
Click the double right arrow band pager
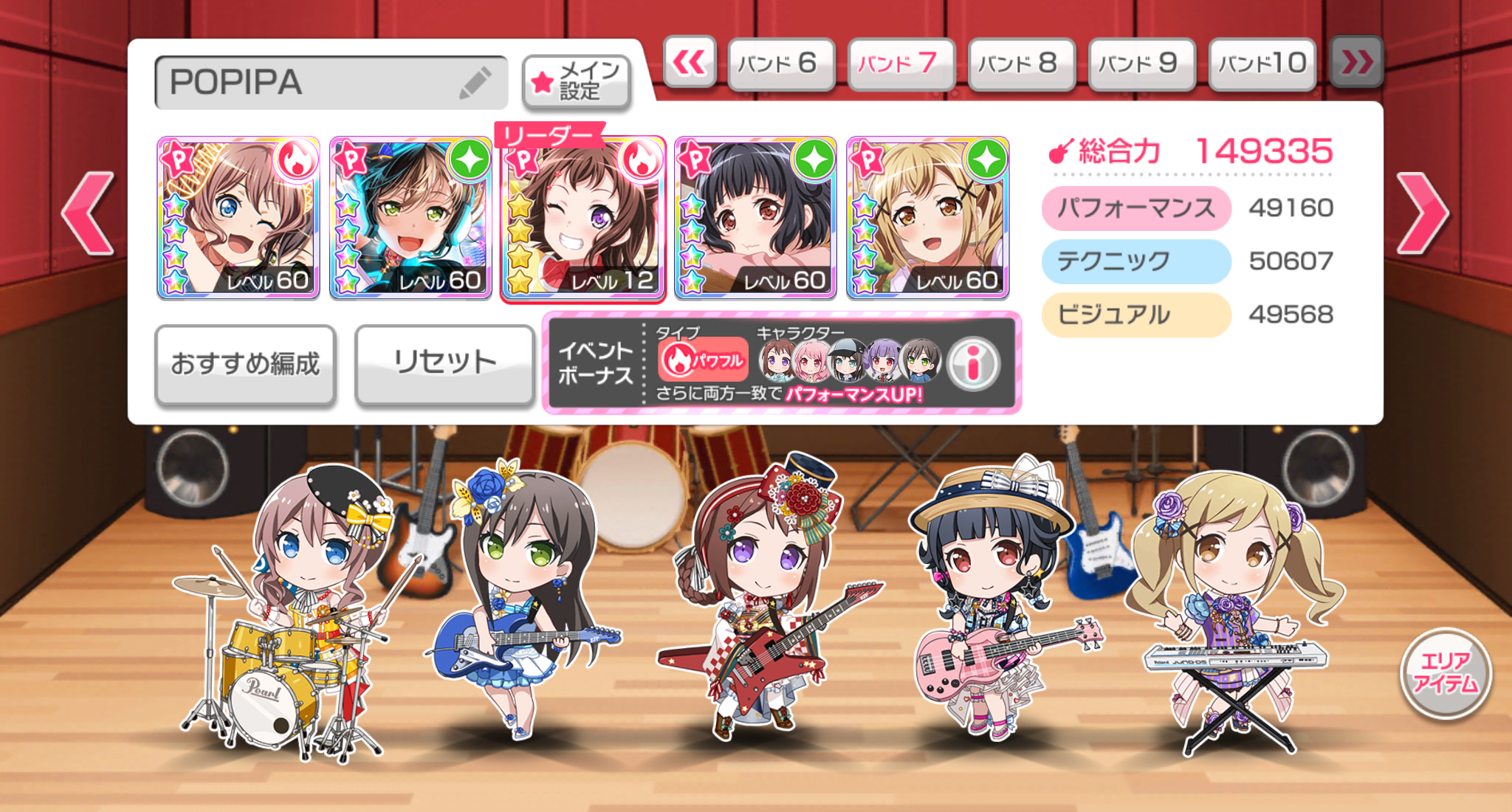pos(1356,63)
